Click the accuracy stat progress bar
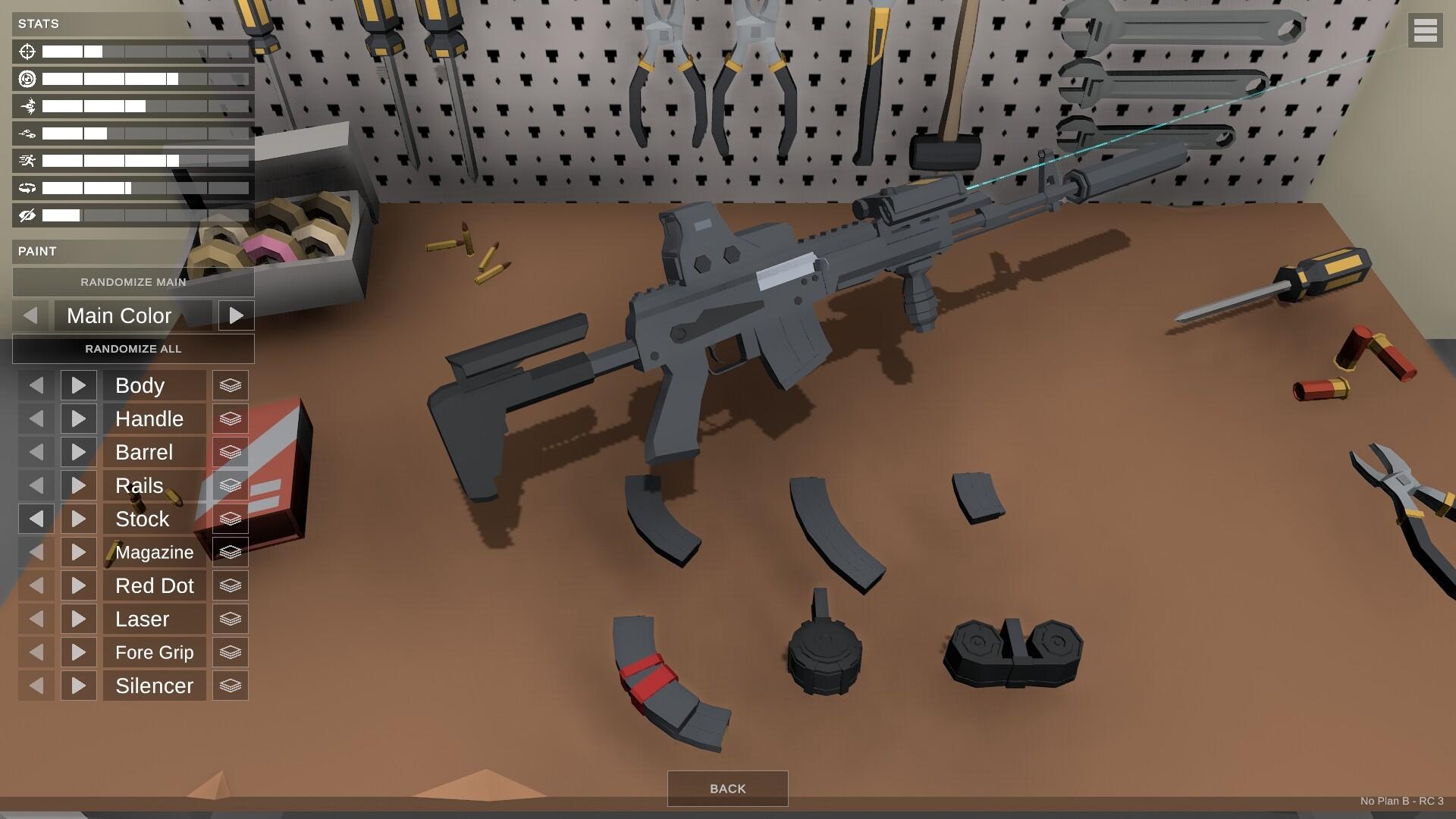Screen dimensions: 1456x819 pyautogui.click(x=146, y=52)
